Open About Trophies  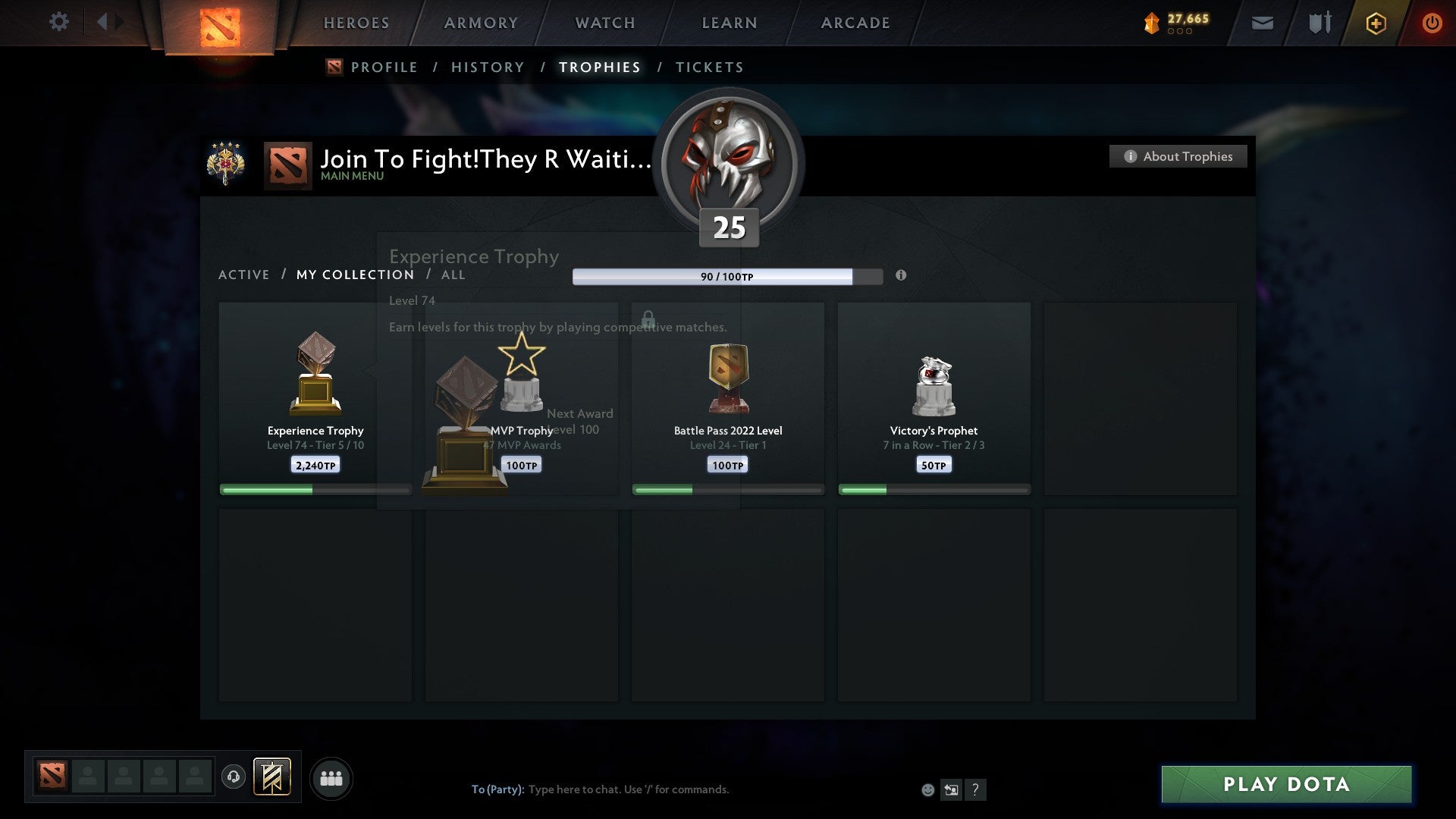click(x=1178, y=156)
